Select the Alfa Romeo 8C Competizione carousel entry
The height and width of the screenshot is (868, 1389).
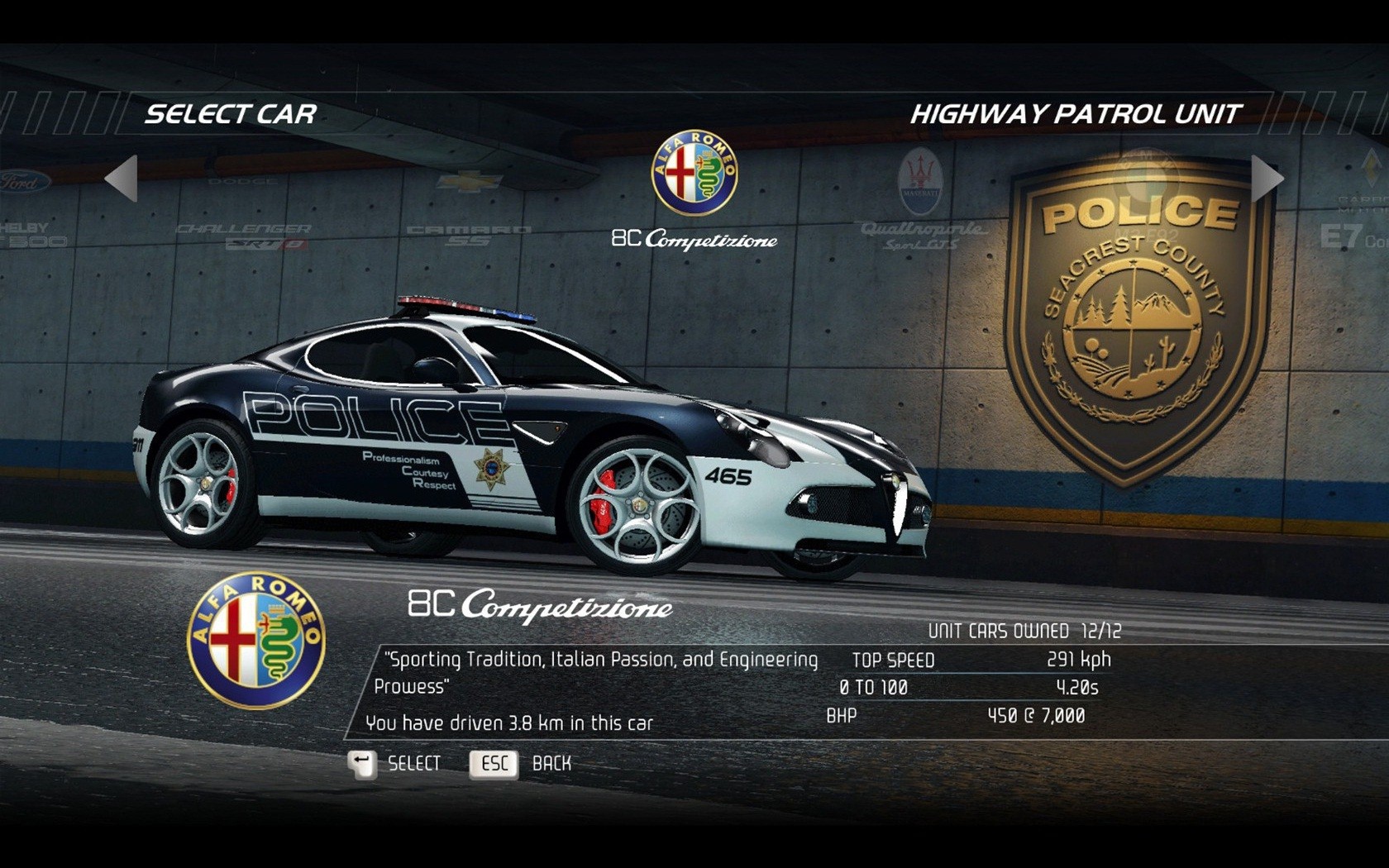pyautogui.click(x=694, y=192)
